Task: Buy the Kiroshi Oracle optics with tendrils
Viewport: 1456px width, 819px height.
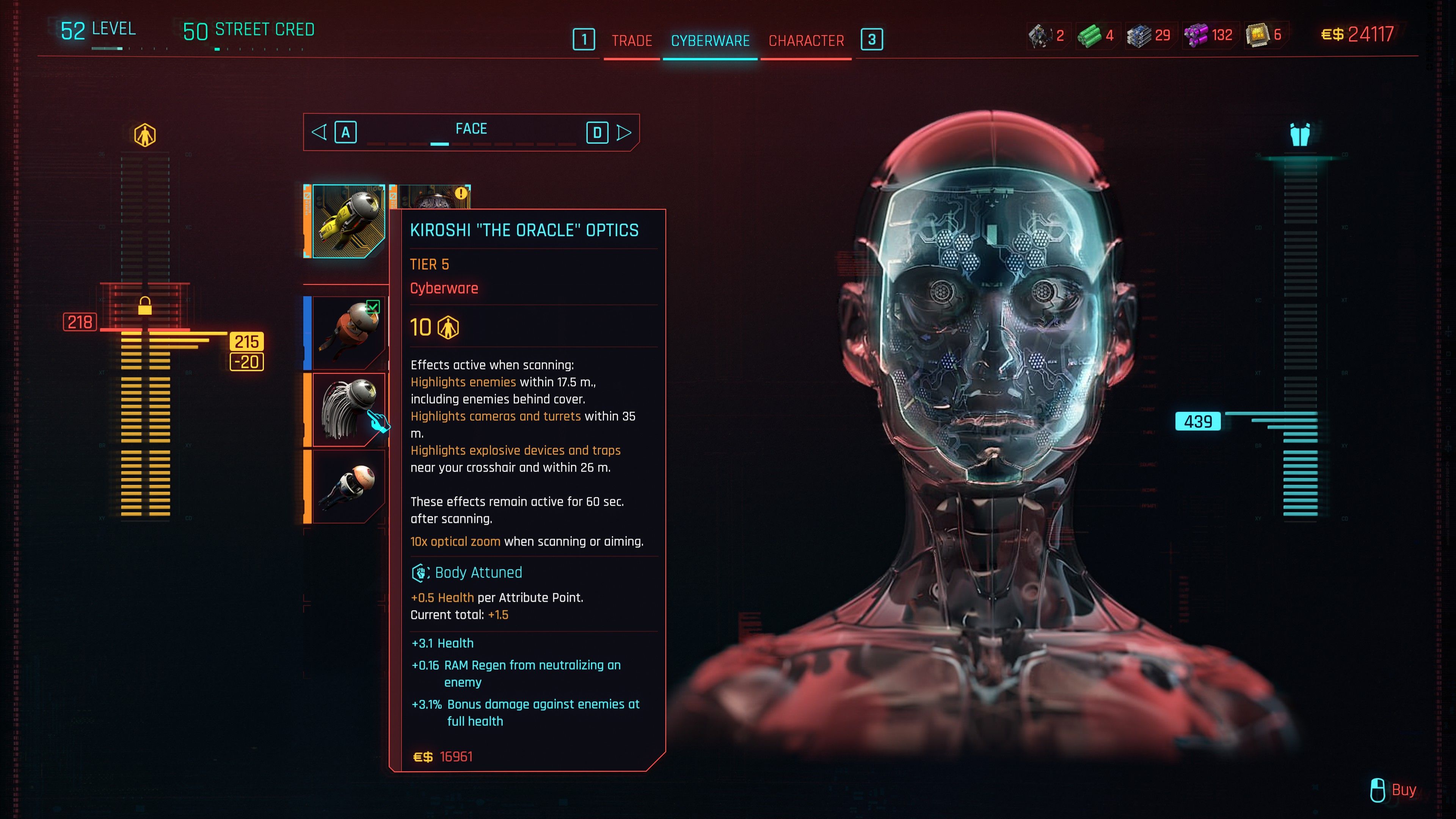Action: [347, 409]
